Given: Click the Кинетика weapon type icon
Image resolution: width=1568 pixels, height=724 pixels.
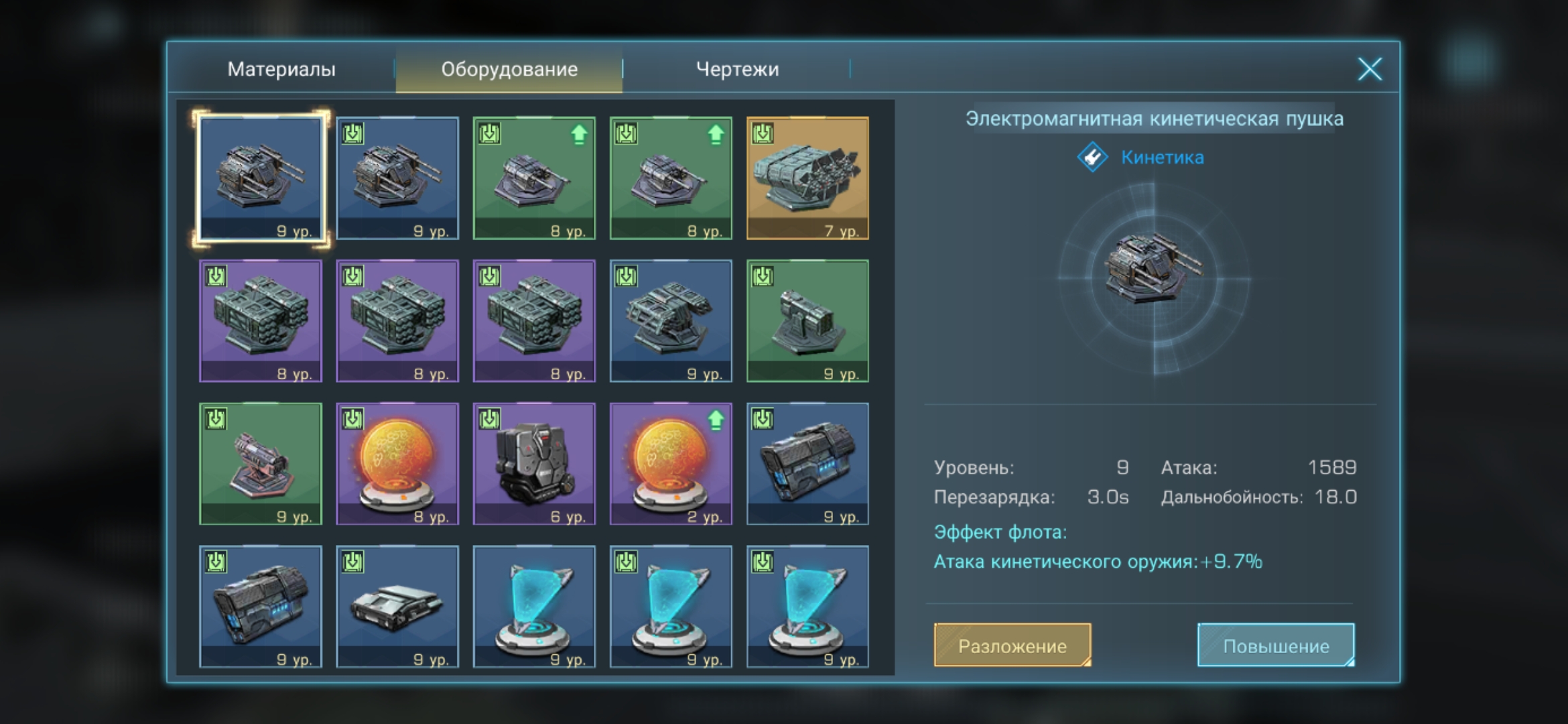Looking at the screenshot, I should 1092,158.
